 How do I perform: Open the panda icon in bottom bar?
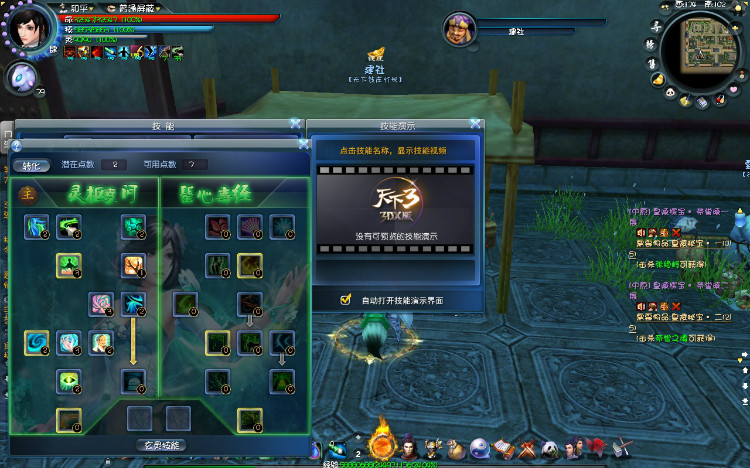549,448
